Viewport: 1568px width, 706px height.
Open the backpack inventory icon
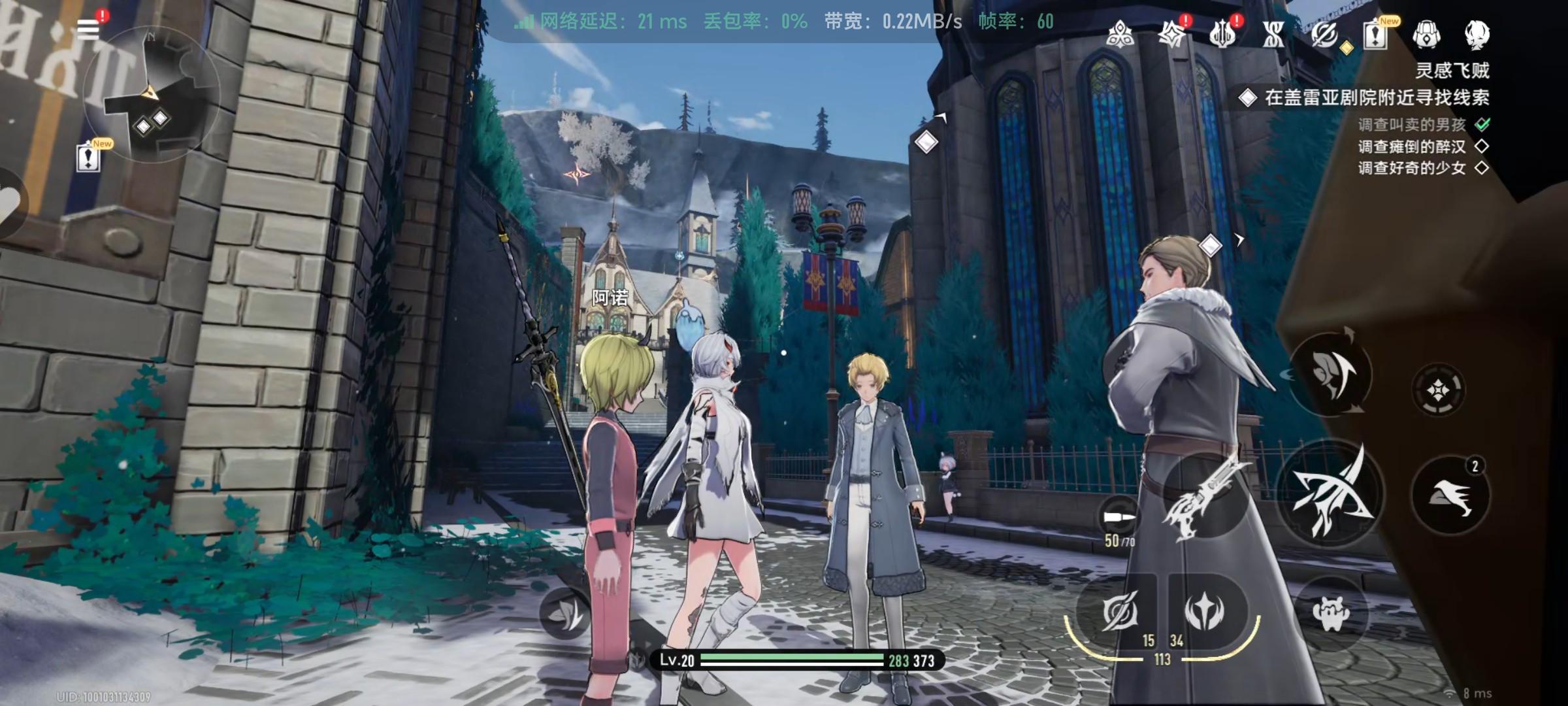1426,34
